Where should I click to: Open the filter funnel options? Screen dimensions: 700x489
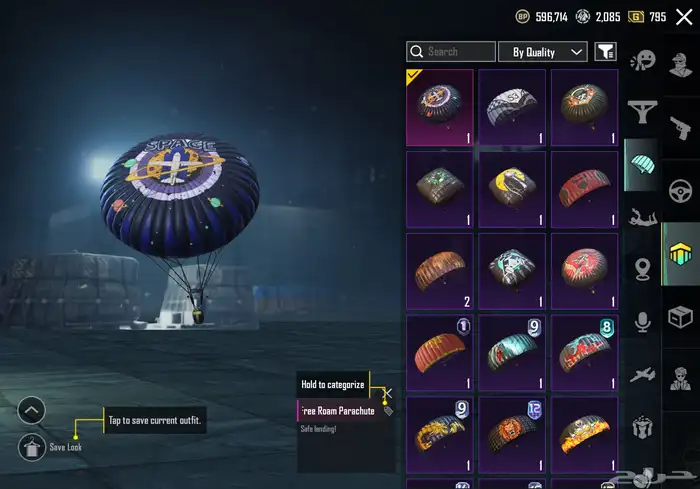pos(605,52)
